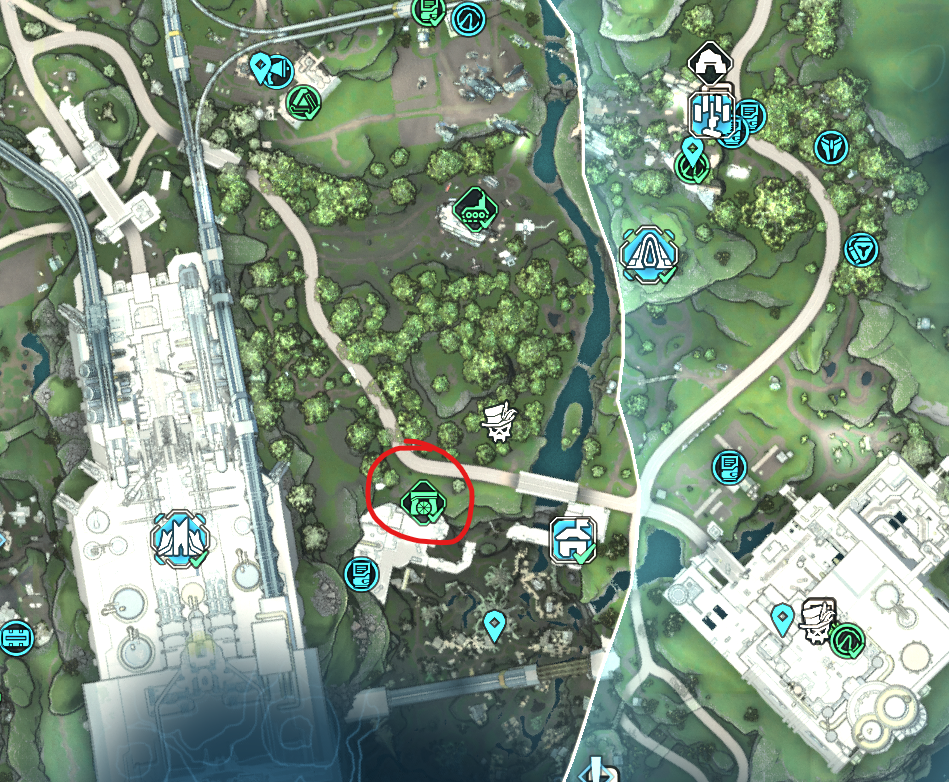Open the blue square building marker with white pillars

pyautogui.click(x=713, y=112)
